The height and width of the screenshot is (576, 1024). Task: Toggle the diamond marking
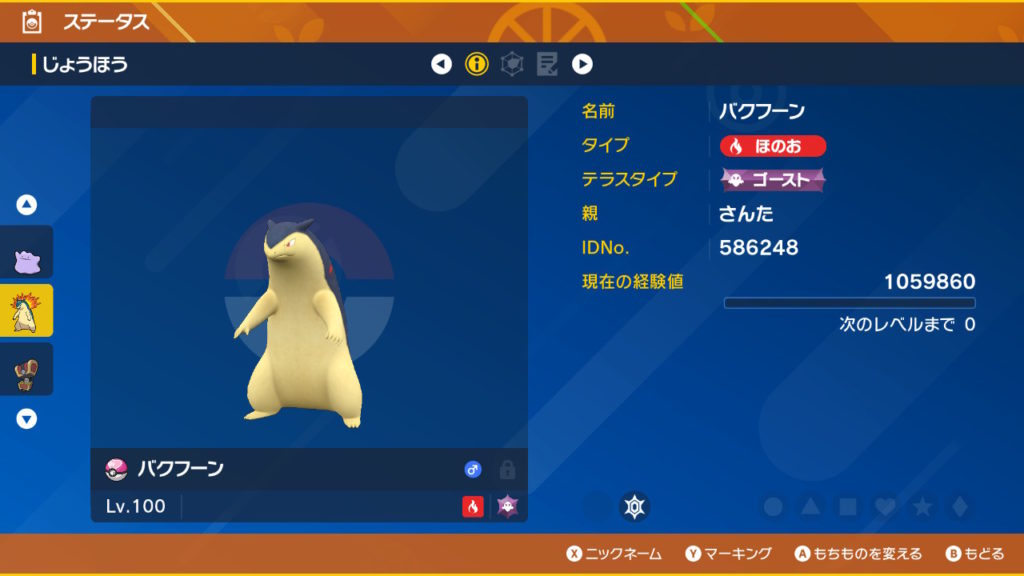coord(959,507)
